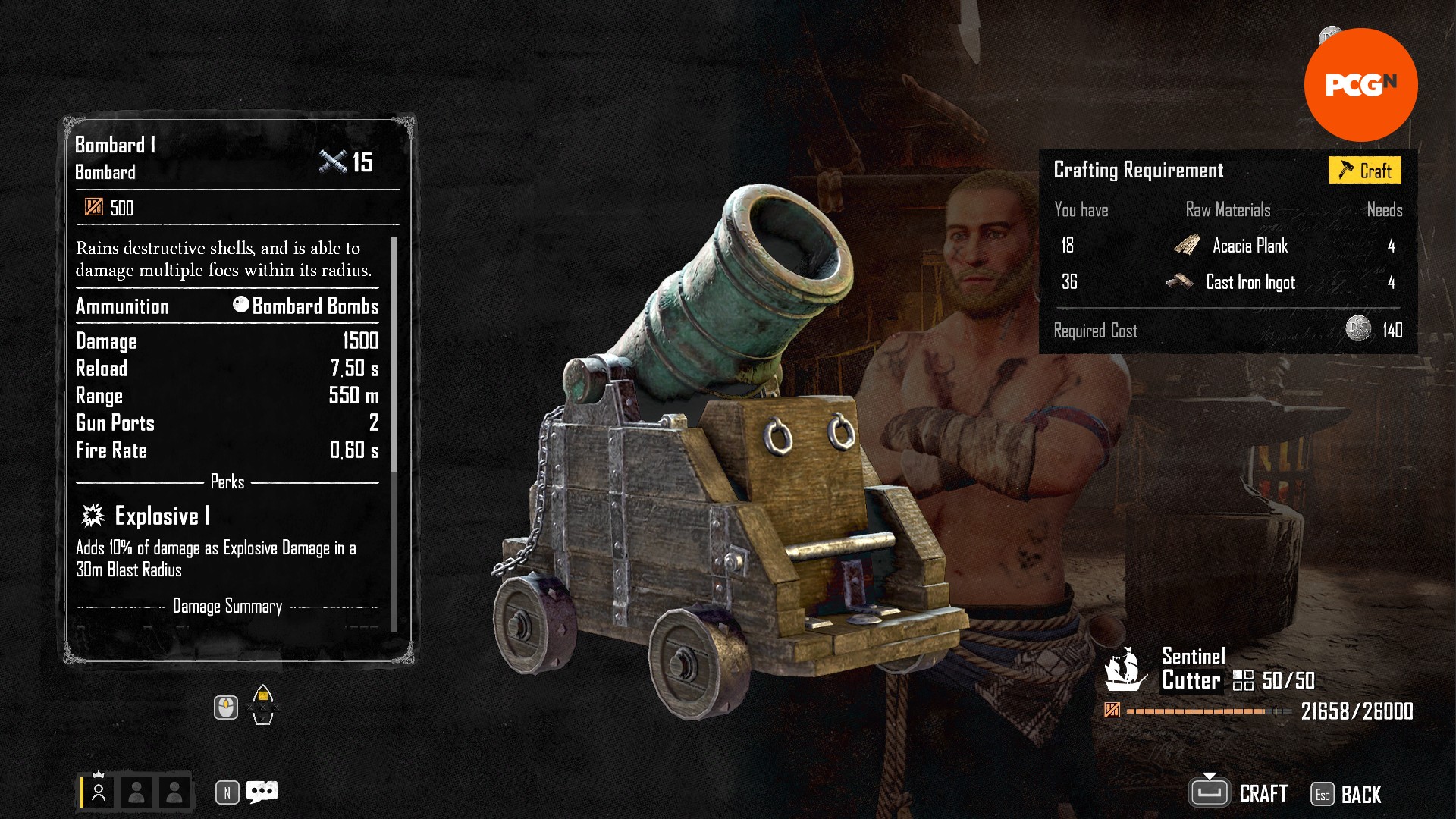Select the Acacia Plank material row
The height and width of the screenshot is (819, 1456).
pos(1227,246)
